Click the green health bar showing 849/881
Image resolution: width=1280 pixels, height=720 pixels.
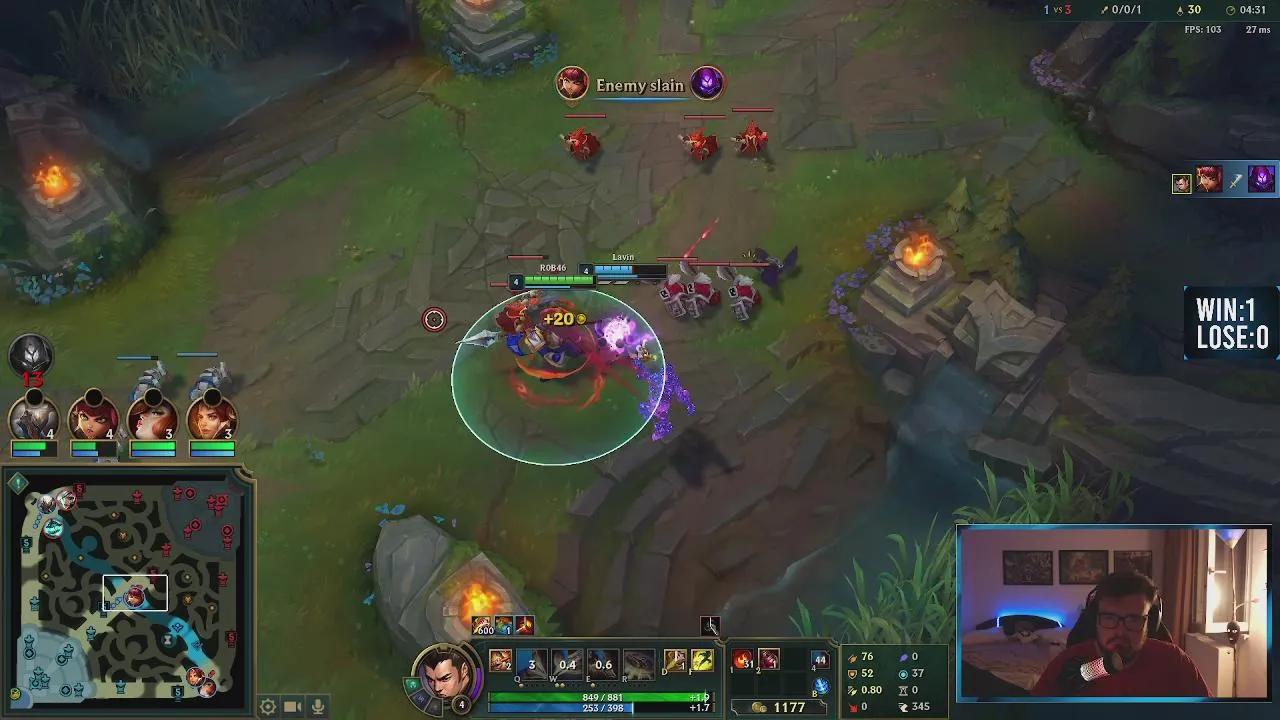pyautogui.click(x=598, y=695)
